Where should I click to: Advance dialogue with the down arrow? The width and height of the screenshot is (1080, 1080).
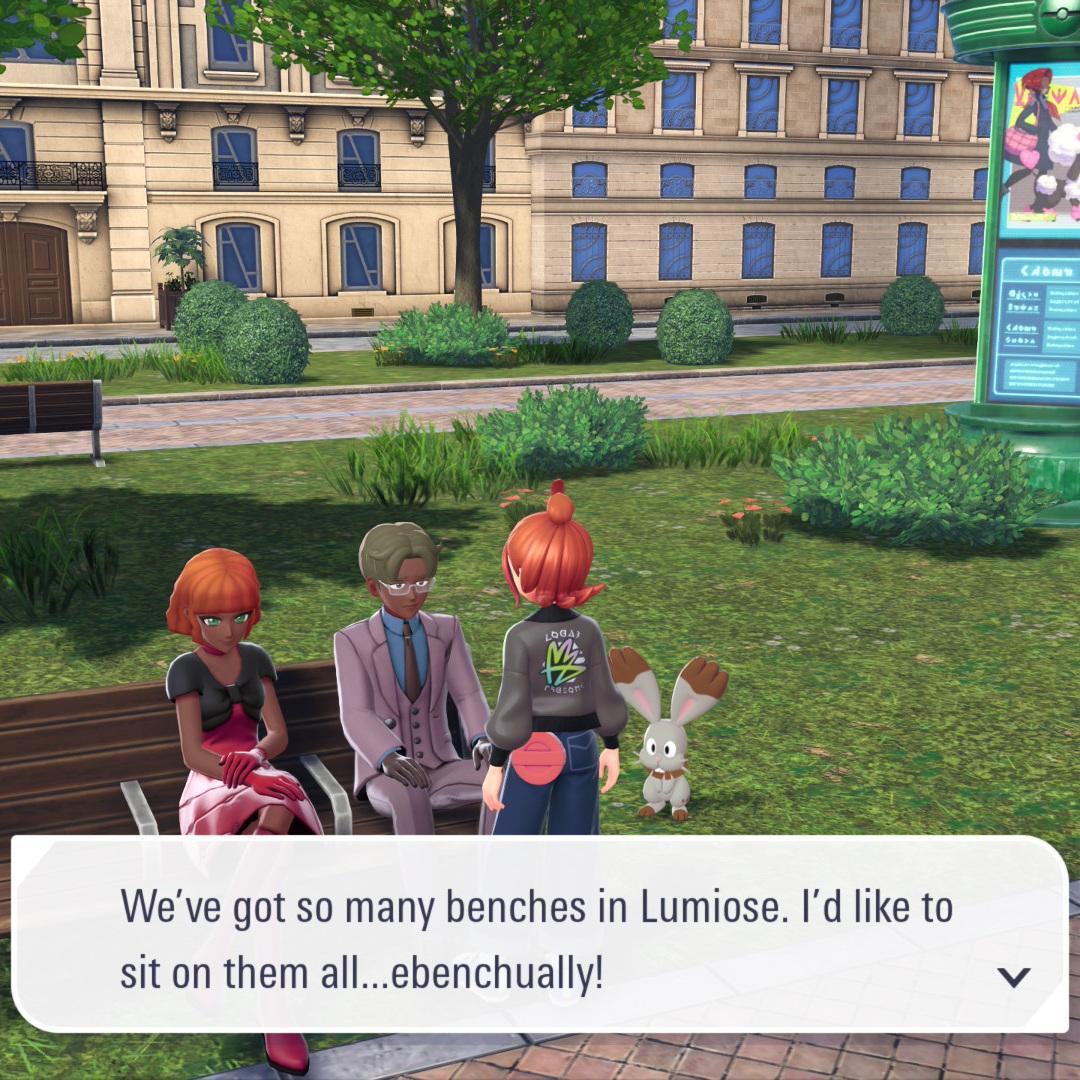1014,976
